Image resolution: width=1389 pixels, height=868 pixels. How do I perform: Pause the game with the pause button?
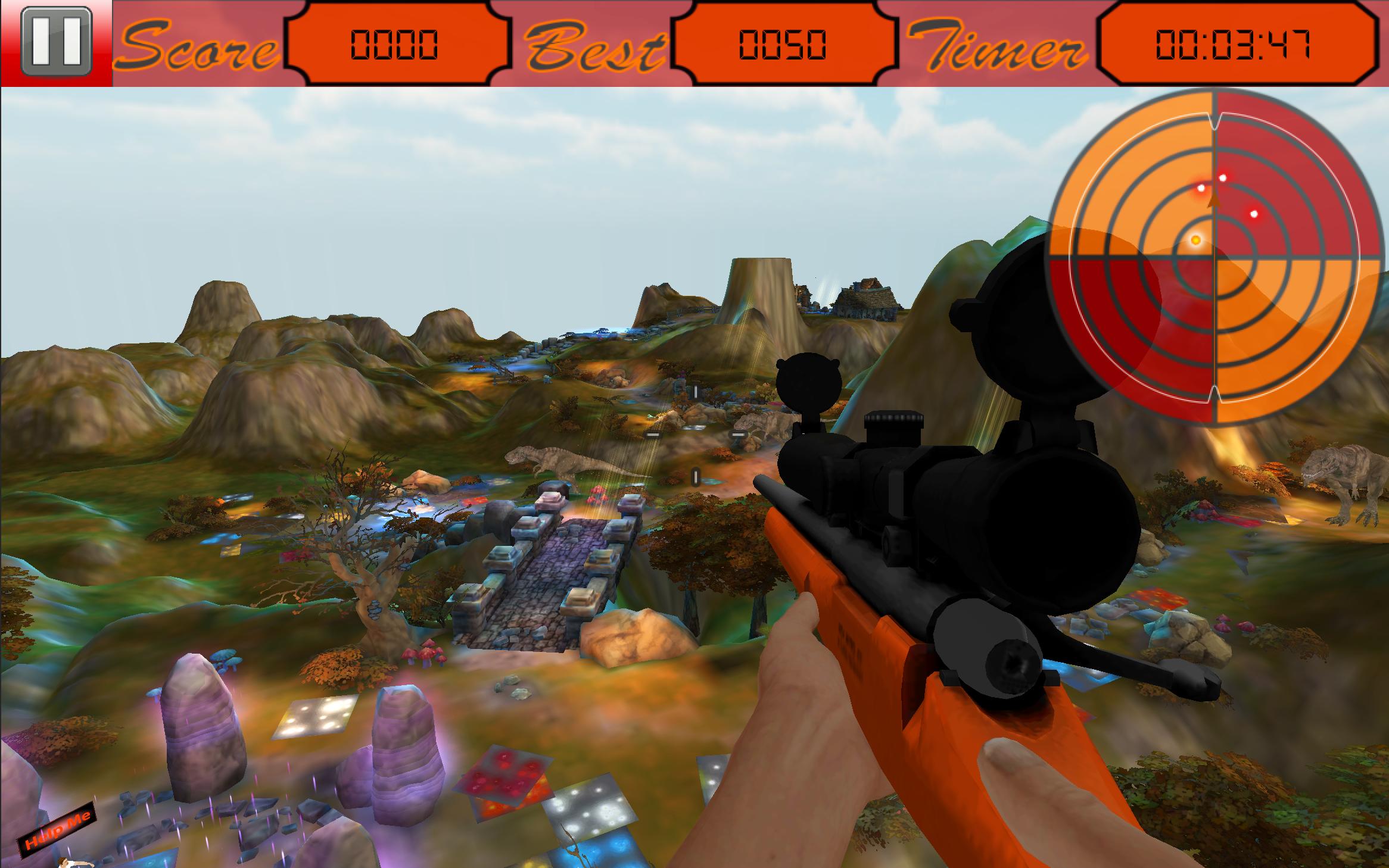(x=56, y=43)
